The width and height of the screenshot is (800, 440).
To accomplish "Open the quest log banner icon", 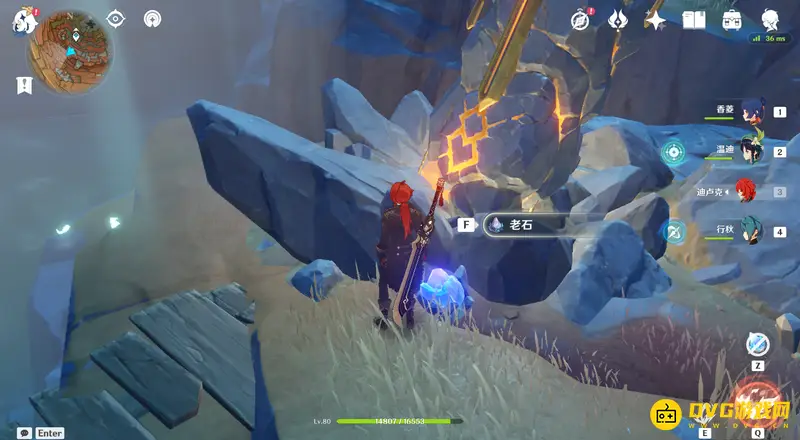I will pyautogui.click(x=22, y=86).
